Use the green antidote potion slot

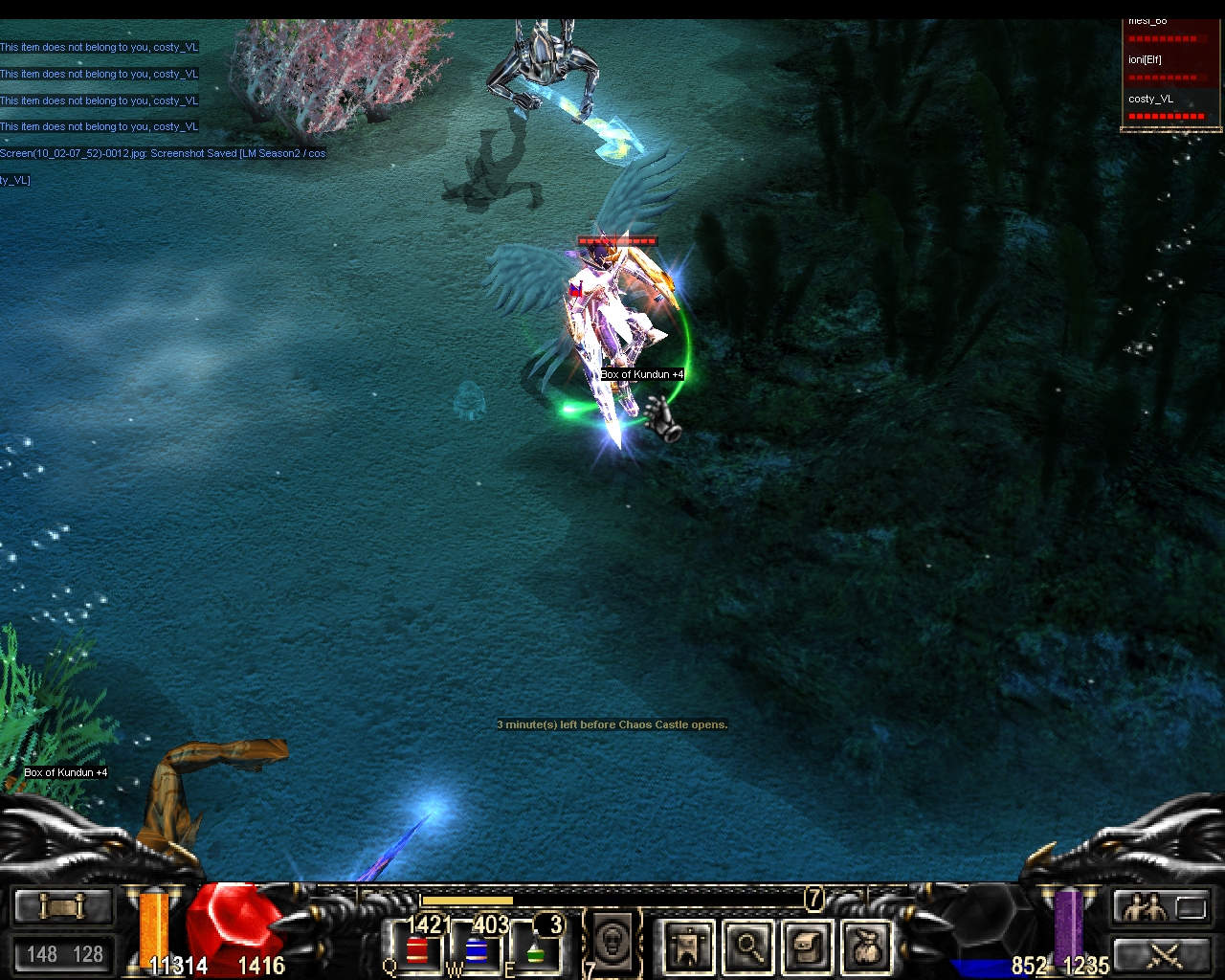(535, 949)
